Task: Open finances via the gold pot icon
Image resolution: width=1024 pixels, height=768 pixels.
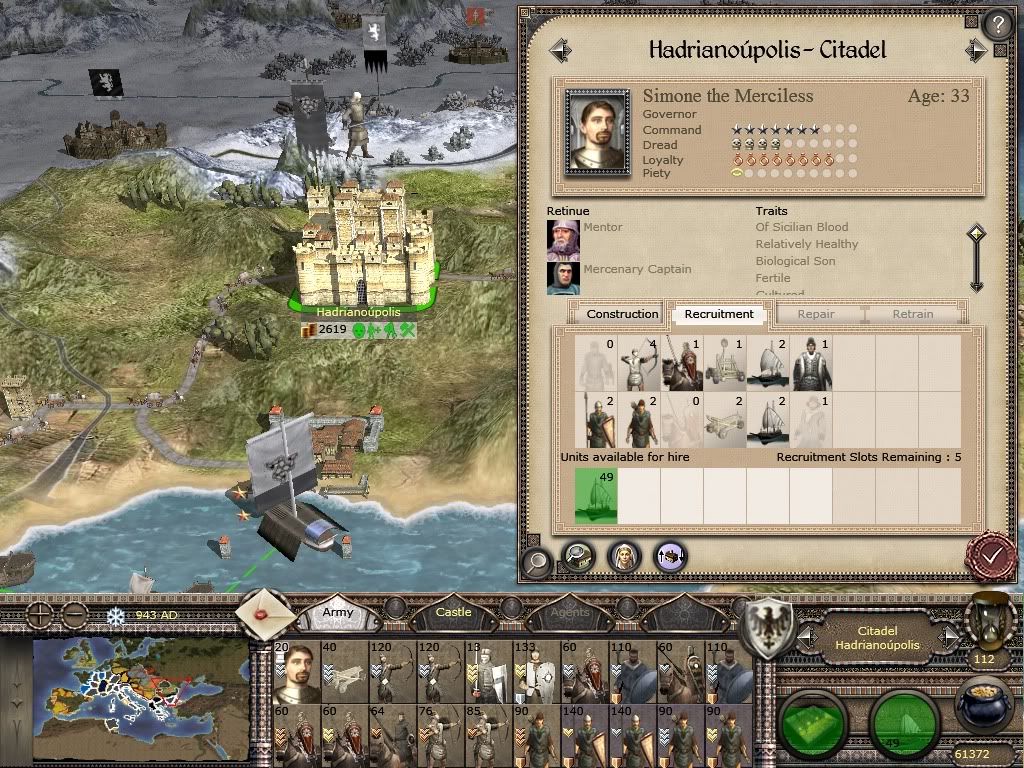Action: (x=981, y=704)
